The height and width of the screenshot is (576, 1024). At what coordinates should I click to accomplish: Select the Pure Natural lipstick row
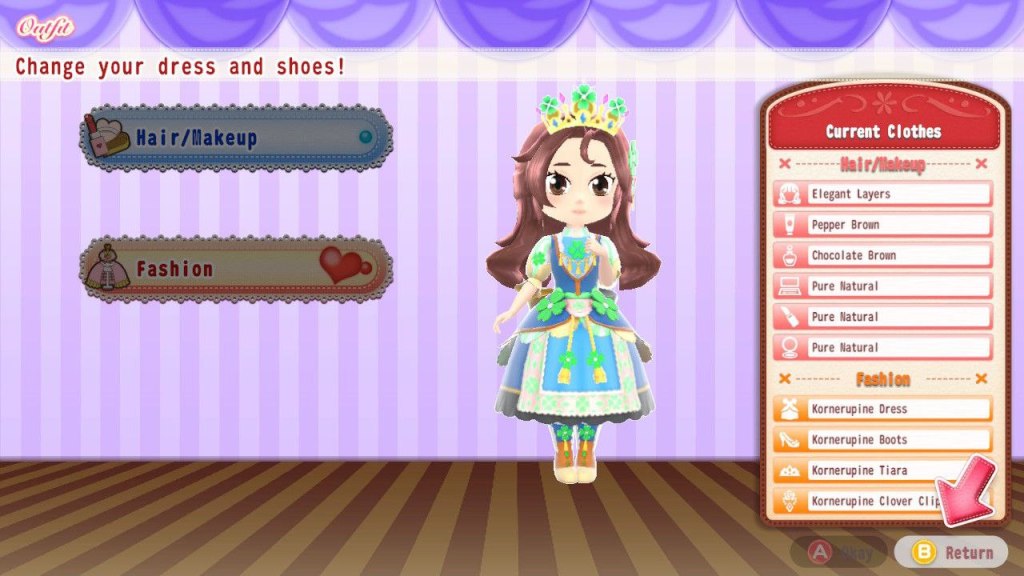click(x=883, y=317)
